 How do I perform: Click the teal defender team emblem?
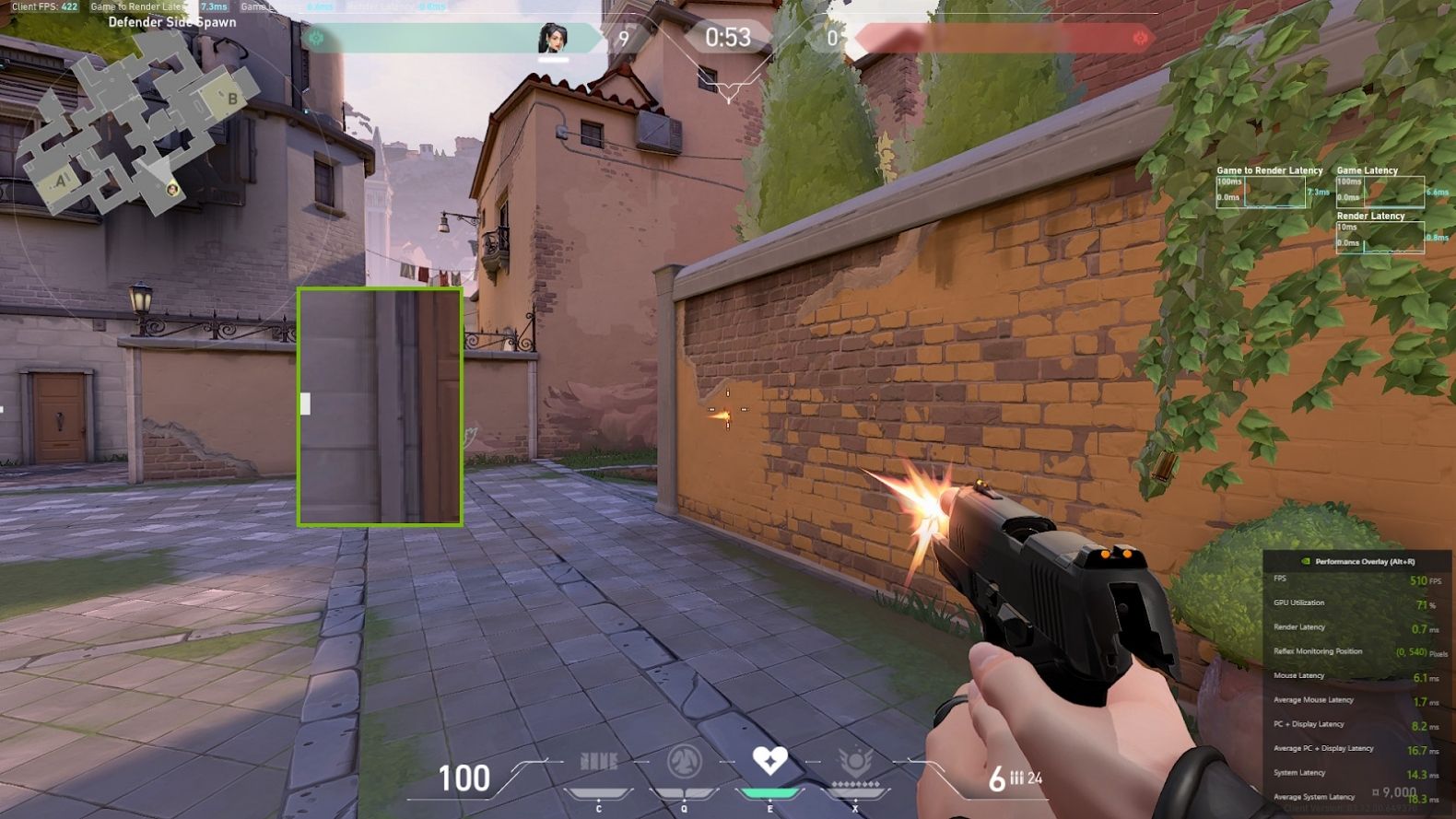coord(317,39)
